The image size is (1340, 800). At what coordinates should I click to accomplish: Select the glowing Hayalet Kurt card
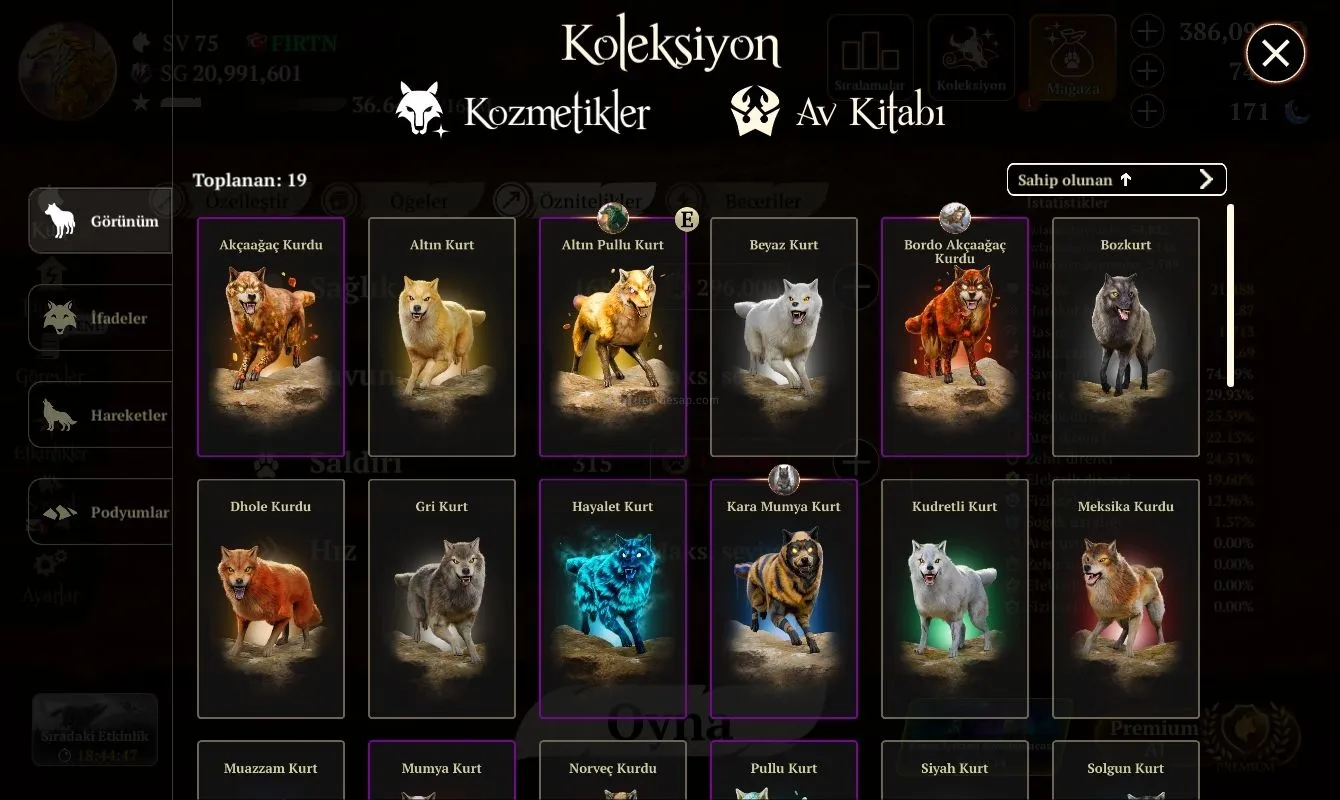tap(613, 599)
